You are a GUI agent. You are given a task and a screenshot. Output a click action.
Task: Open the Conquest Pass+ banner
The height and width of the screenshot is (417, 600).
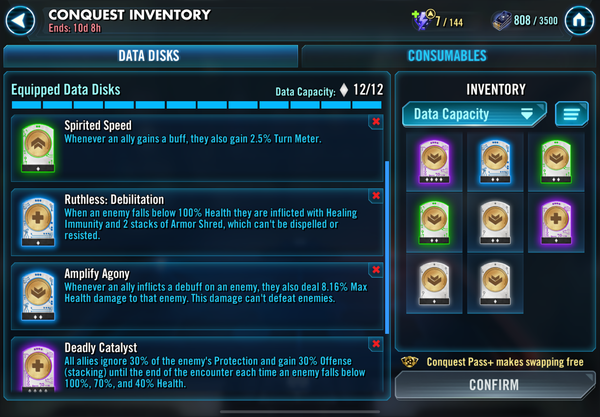click(x=494, y=361)
